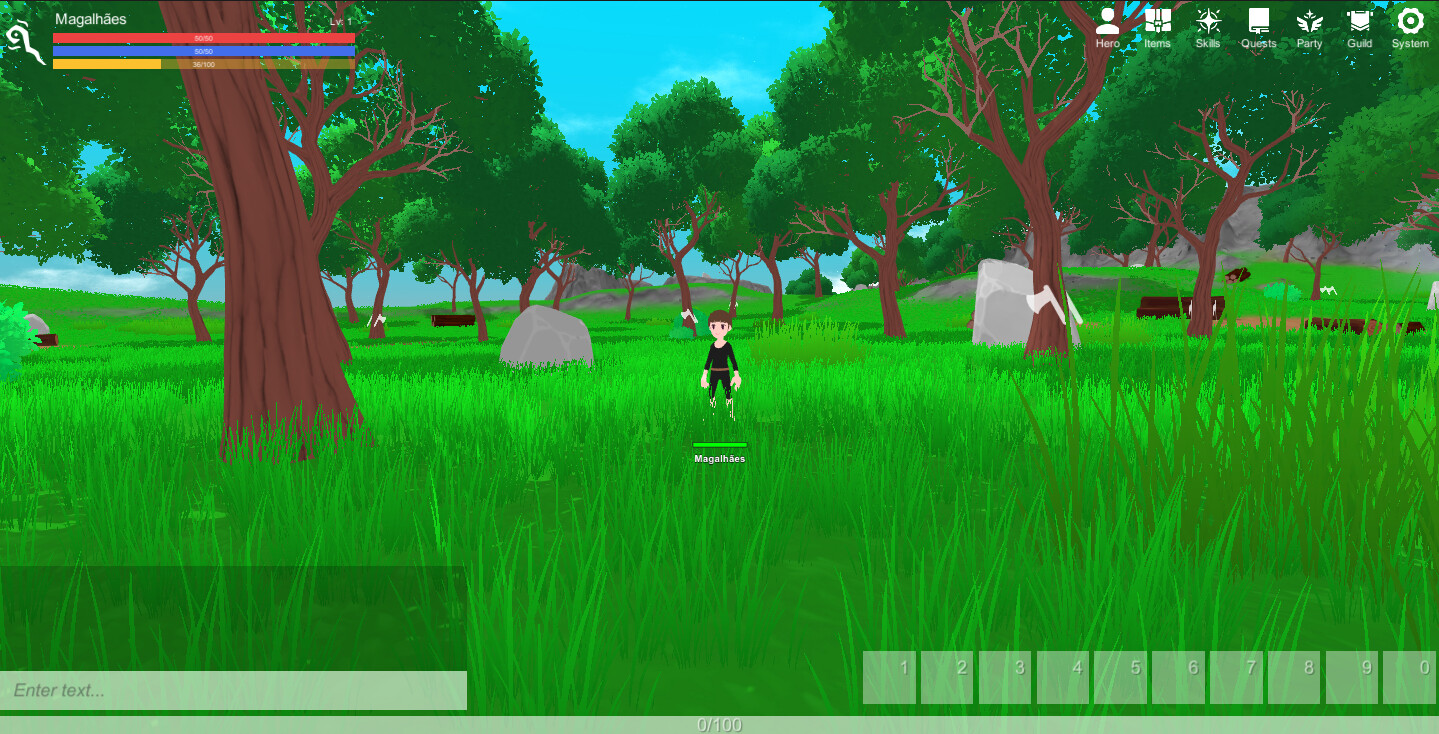Viewport: 1439px width, 734px height.
Task: Select hotbar slot 5
Action: (x=1120, y=677)
